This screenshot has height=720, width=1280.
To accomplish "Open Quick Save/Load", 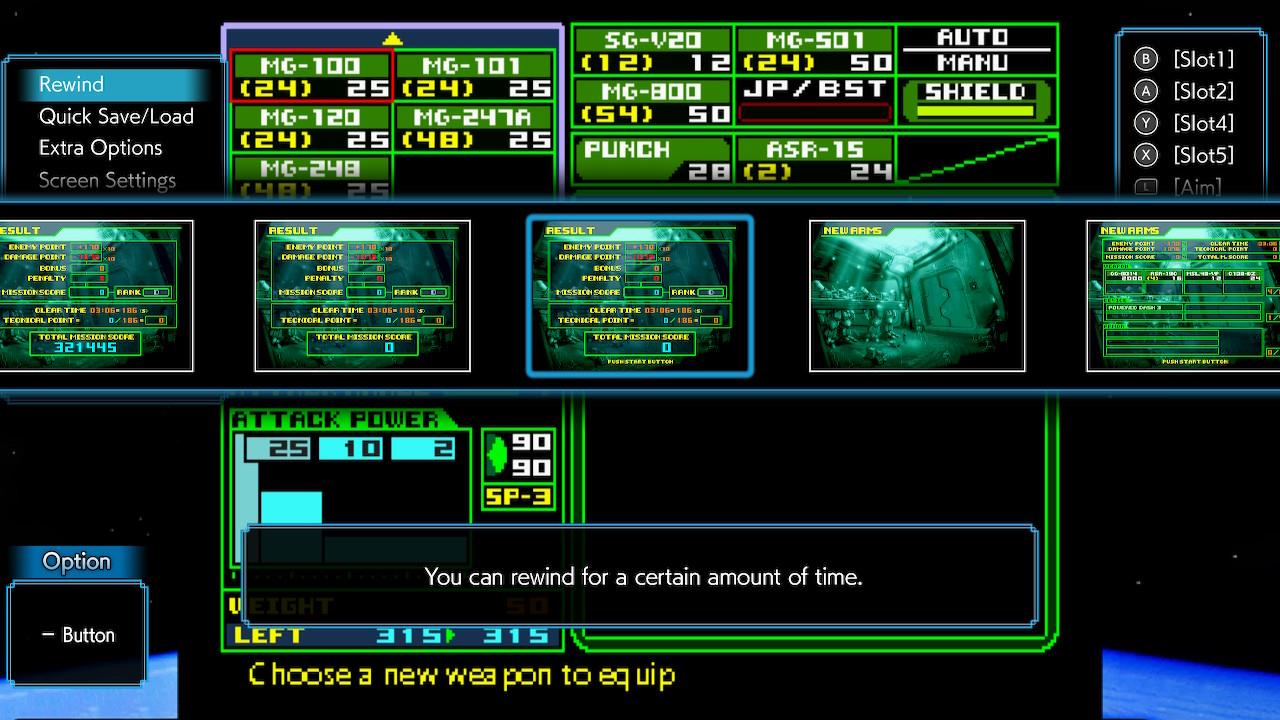I will 116,116.
